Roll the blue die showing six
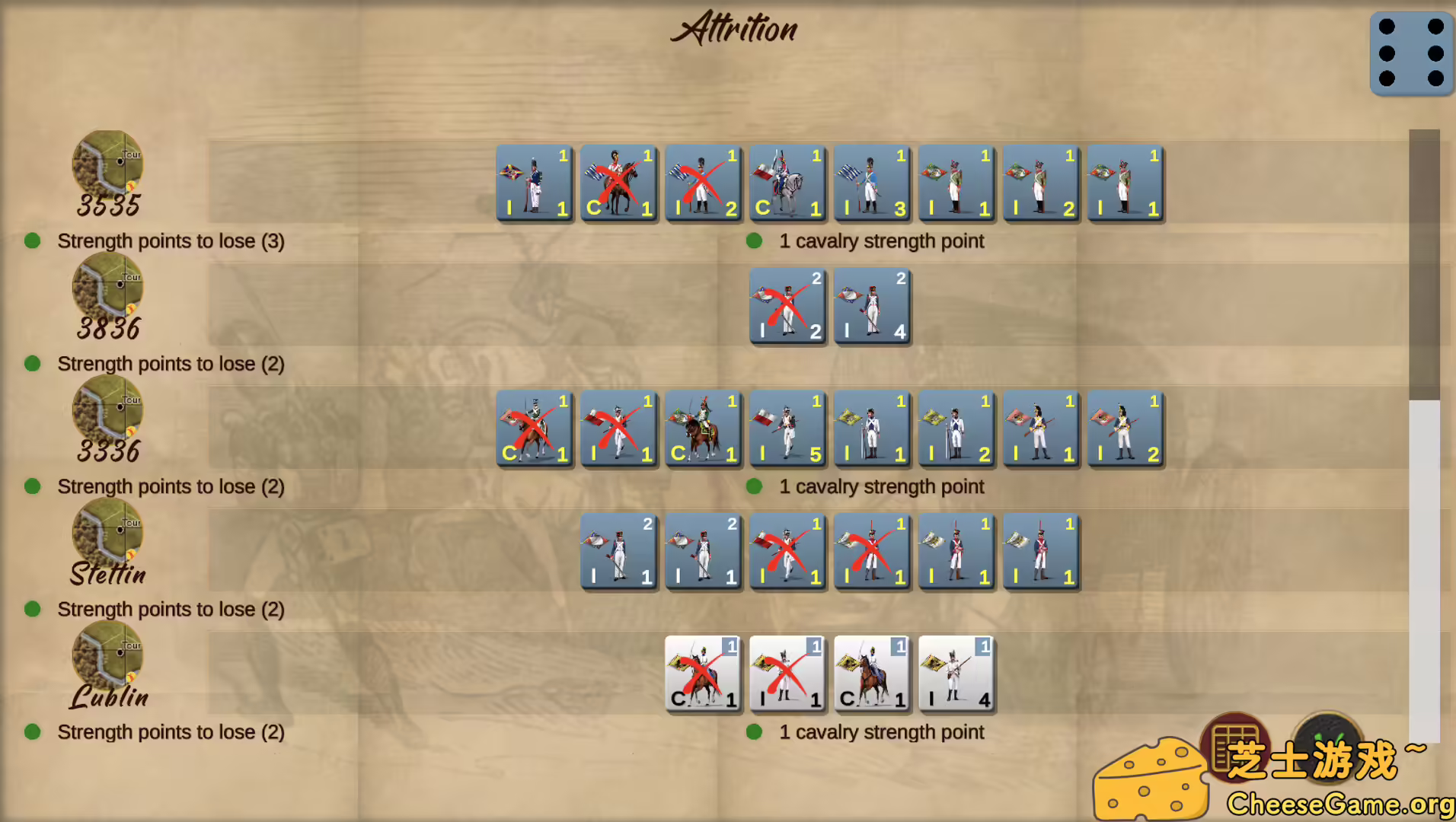The image size is (1456, 822). coord(1410,53)
